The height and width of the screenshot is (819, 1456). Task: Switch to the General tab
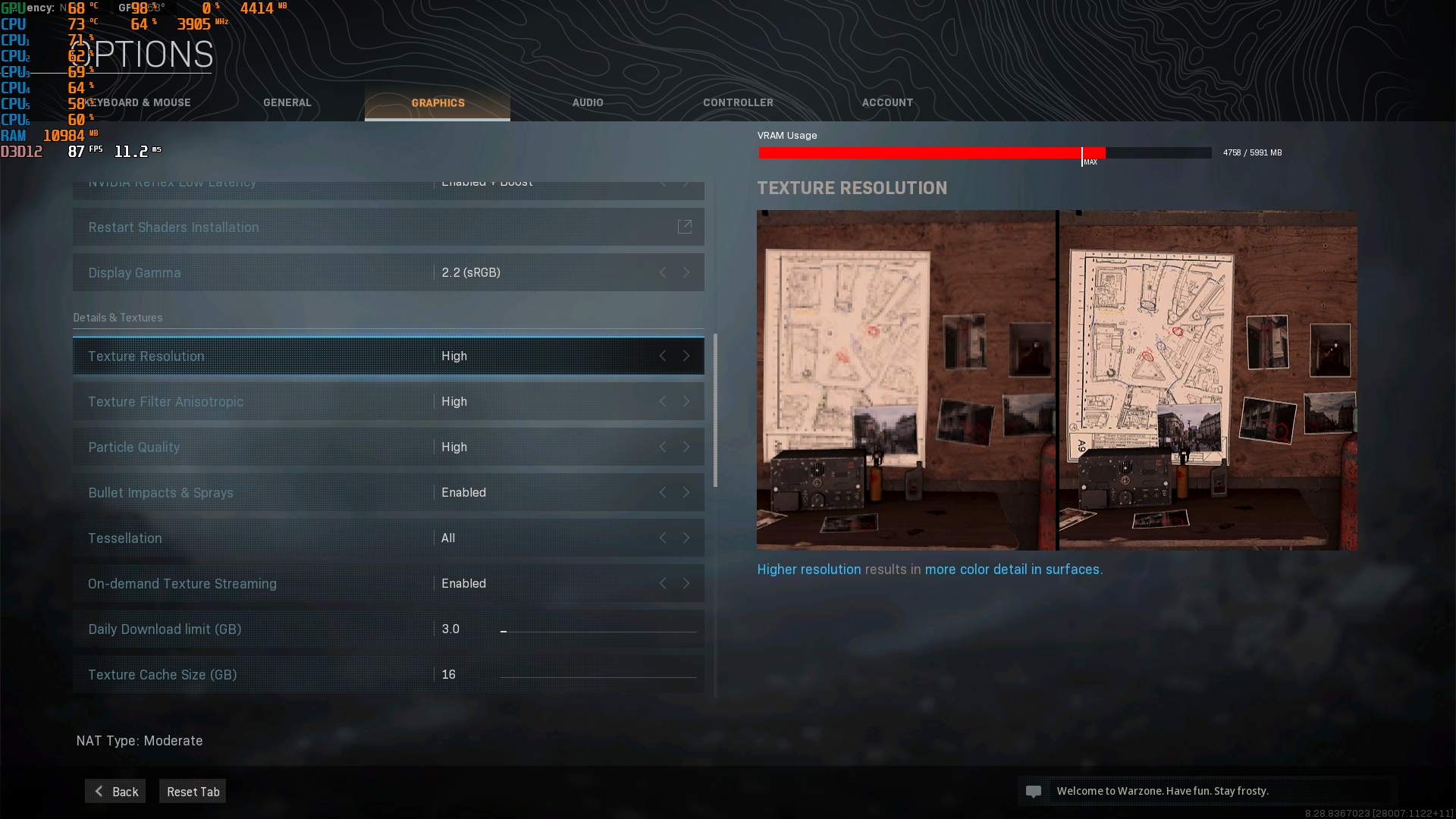[287, 102]
